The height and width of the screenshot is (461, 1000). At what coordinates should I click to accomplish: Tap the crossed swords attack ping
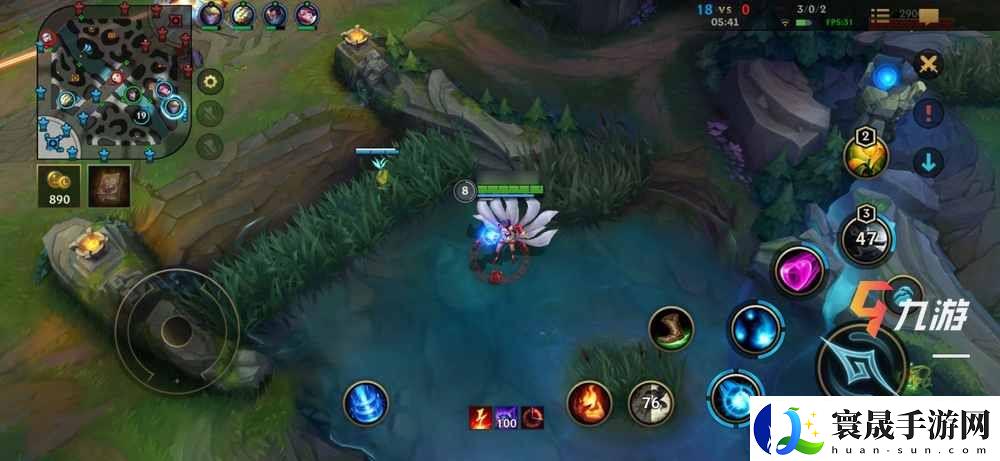coord(930,64)
